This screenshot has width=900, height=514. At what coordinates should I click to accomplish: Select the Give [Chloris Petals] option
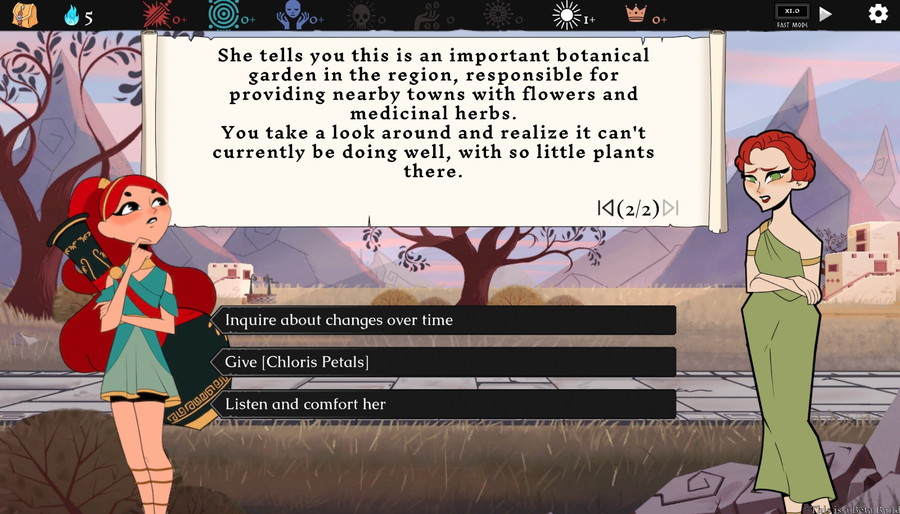[445, 362]
